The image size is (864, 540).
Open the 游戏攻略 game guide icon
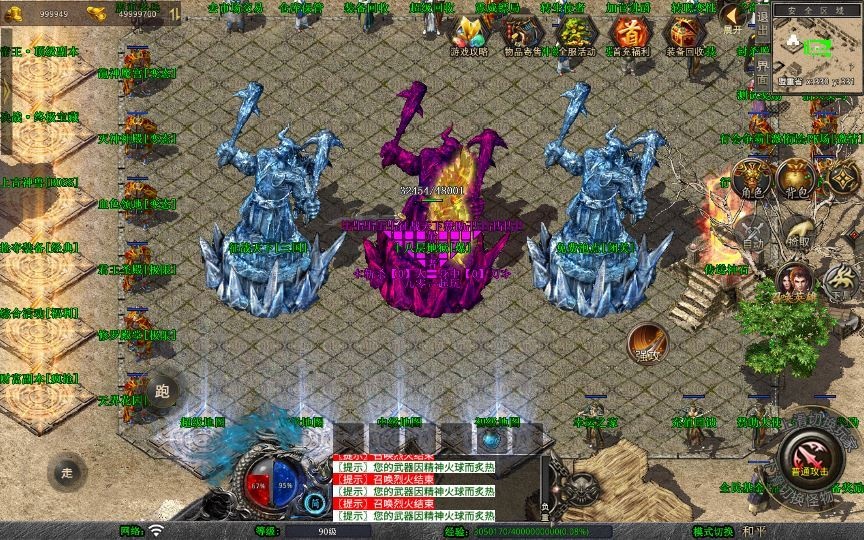tap(469, 35)
